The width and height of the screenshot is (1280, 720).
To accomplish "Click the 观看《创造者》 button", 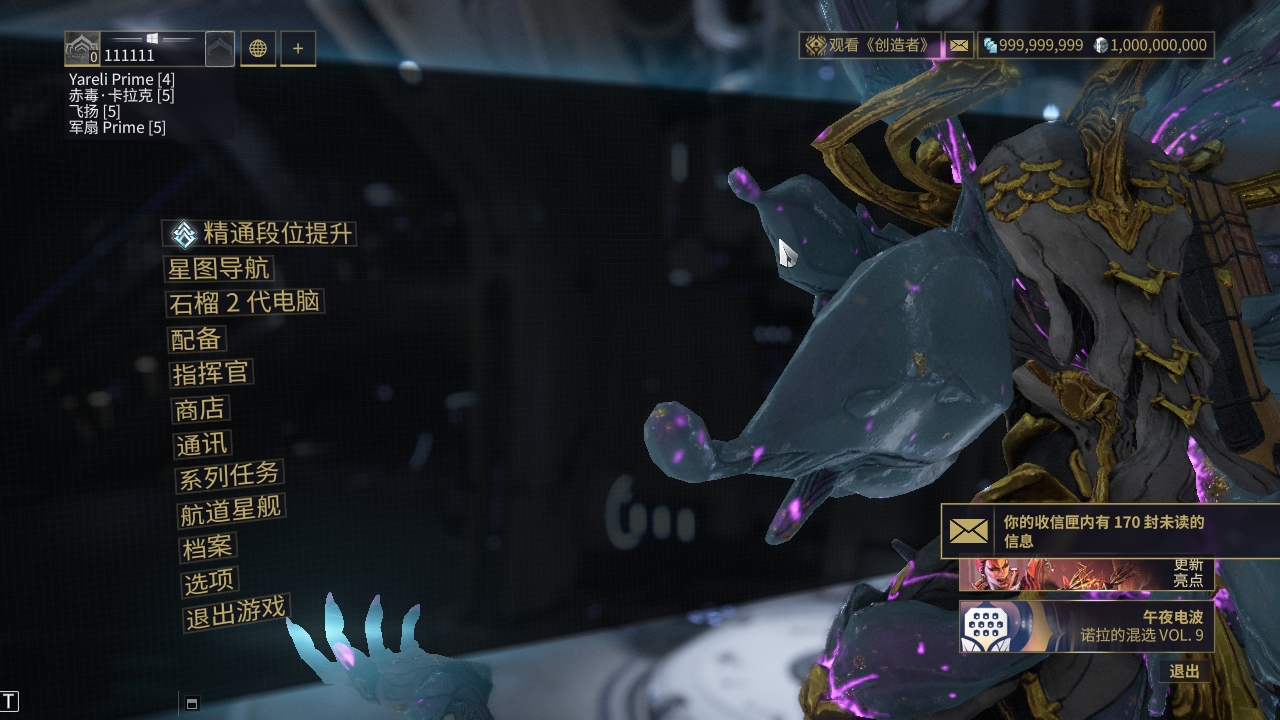I will pyautogui.click(x=871, y=45).
